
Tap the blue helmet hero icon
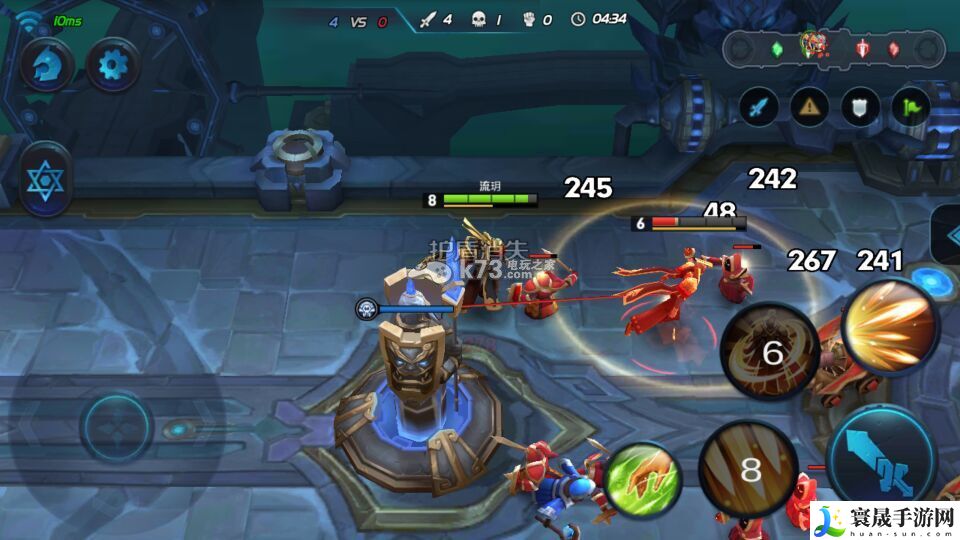(46, 65)
